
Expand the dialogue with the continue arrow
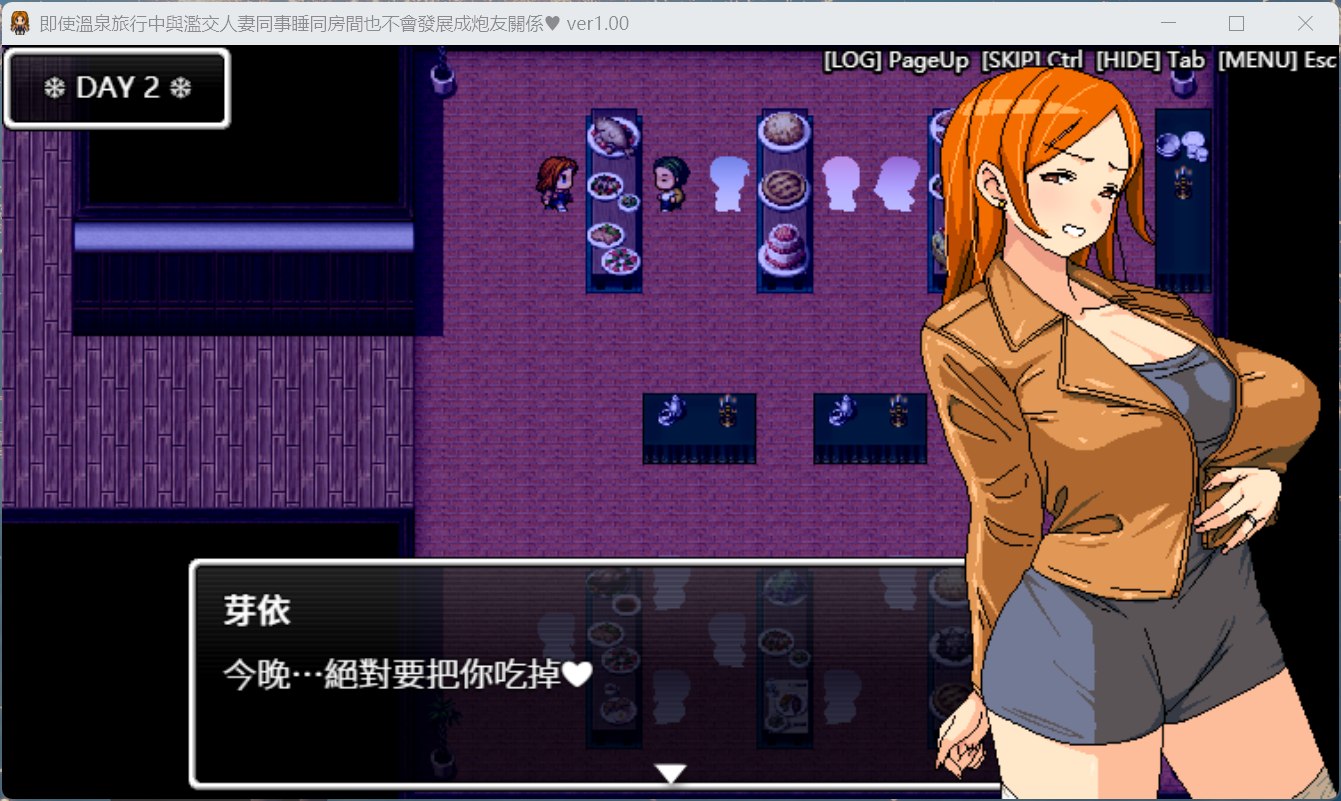pyautogui.click(x=670, y=772)
